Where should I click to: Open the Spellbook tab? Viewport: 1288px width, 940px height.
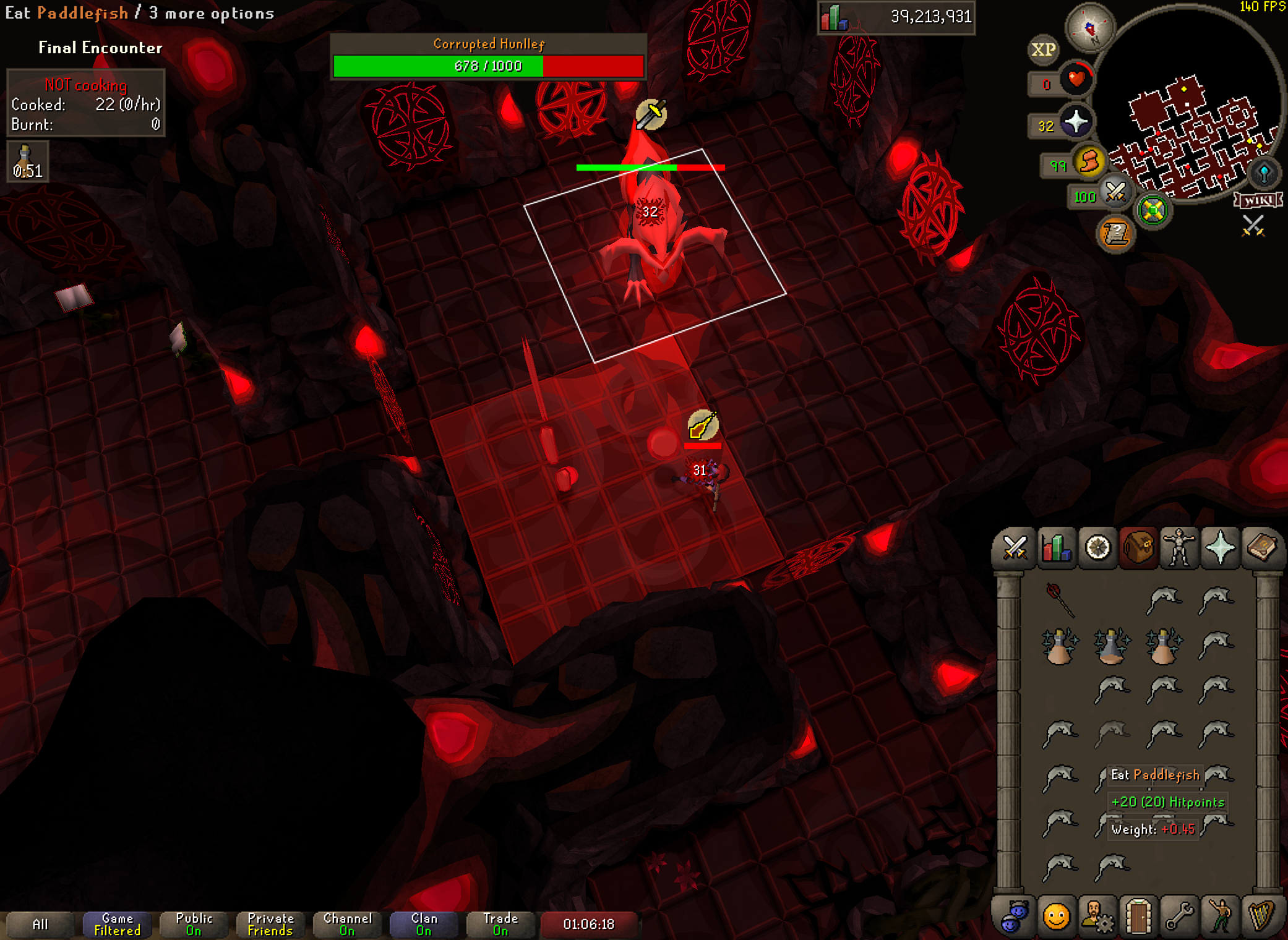tap(1261, 548)
